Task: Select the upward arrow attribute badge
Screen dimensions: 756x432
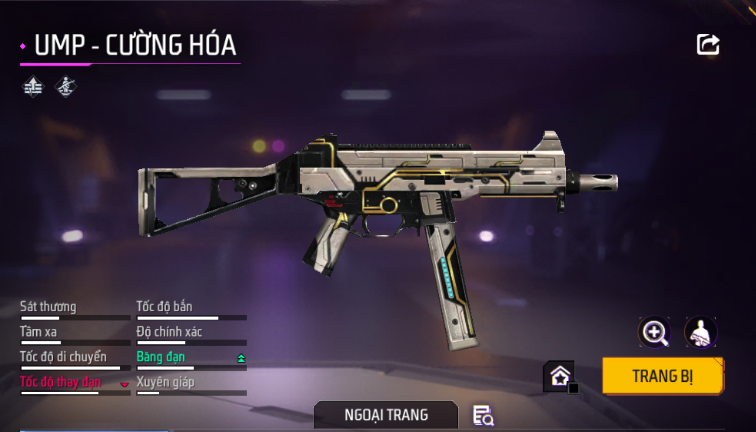Action: (32, 86)
